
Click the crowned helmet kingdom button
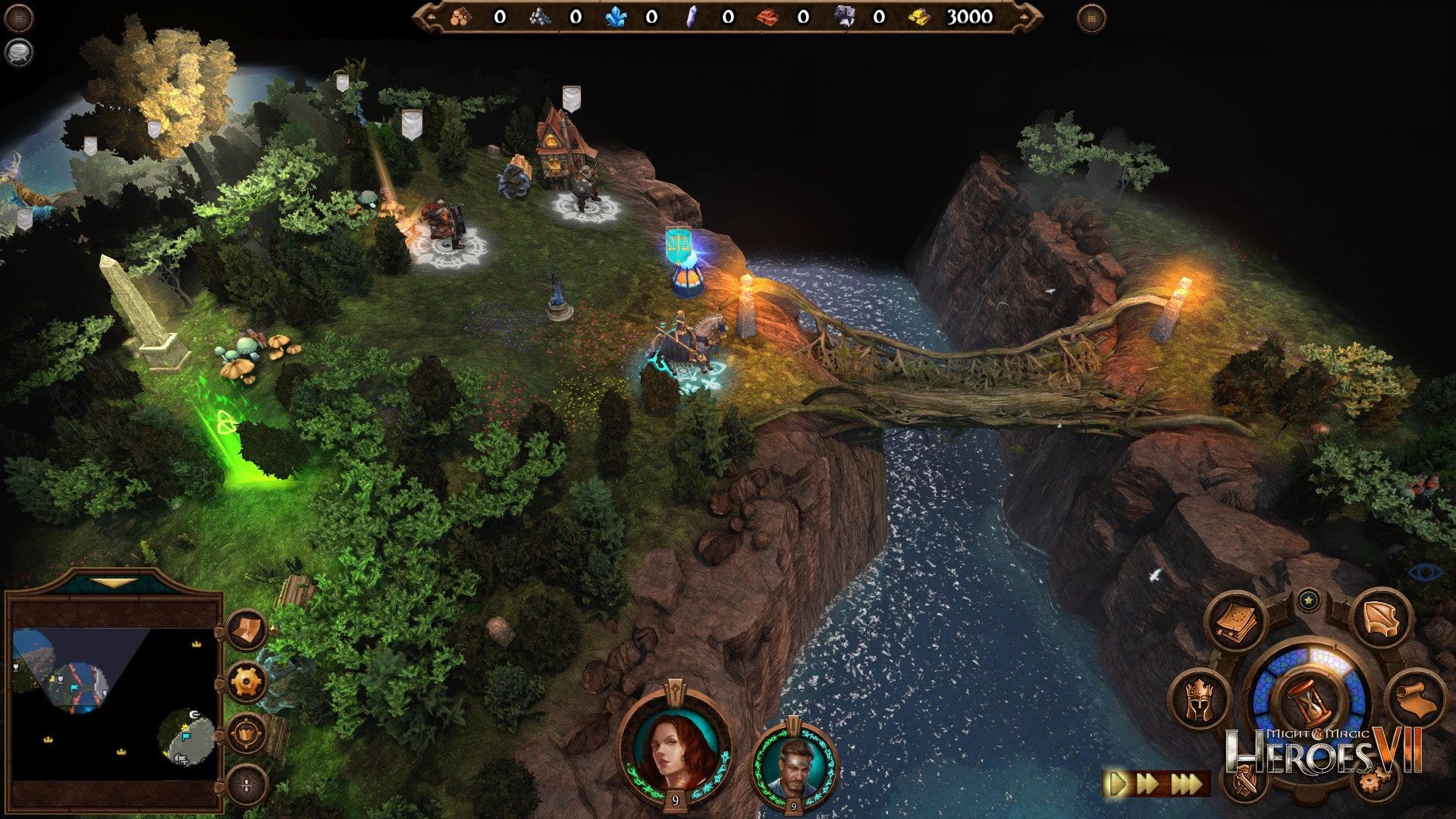click(x=1200, y=701)
